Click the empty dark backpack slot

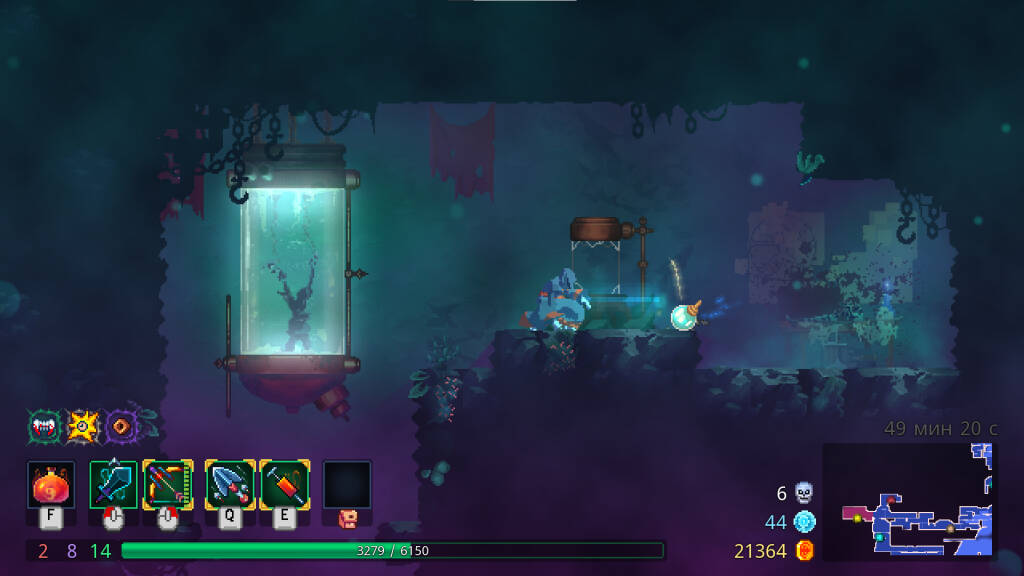click(347, 485)
